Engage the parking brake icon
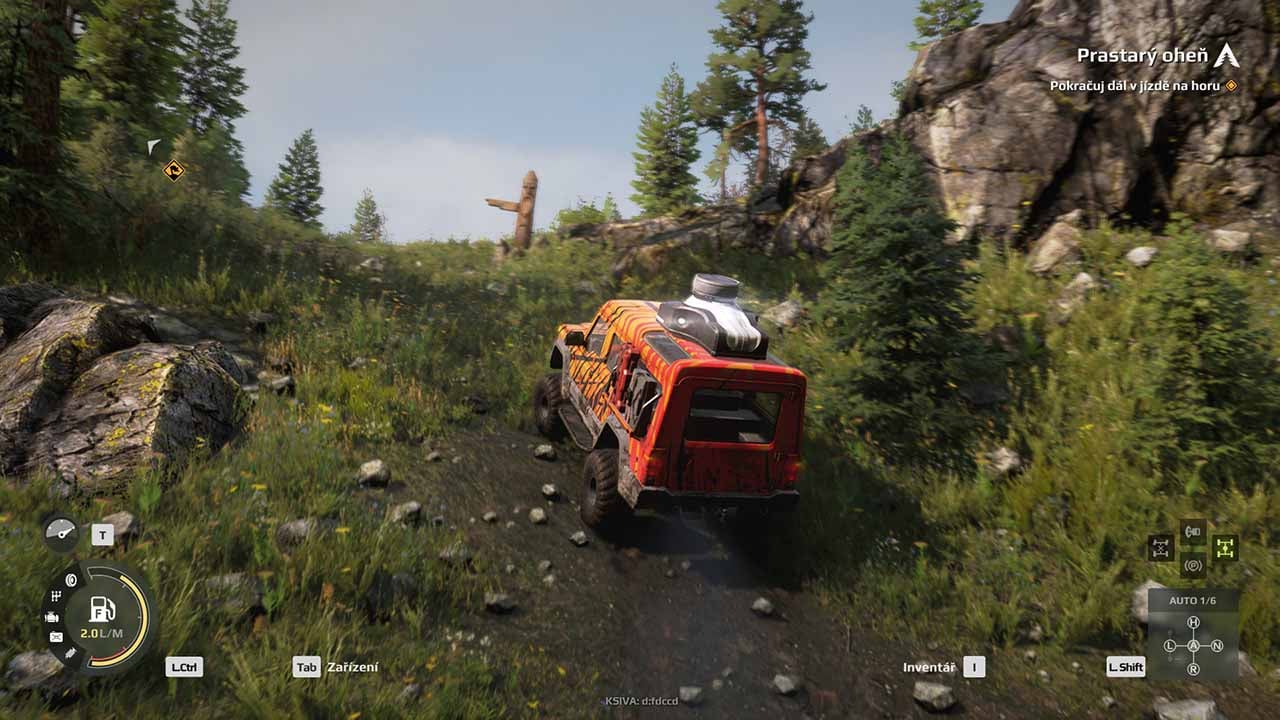The height and width of the screenshot is (720, 1280). pyautogui.click(x=1193, y=565)
